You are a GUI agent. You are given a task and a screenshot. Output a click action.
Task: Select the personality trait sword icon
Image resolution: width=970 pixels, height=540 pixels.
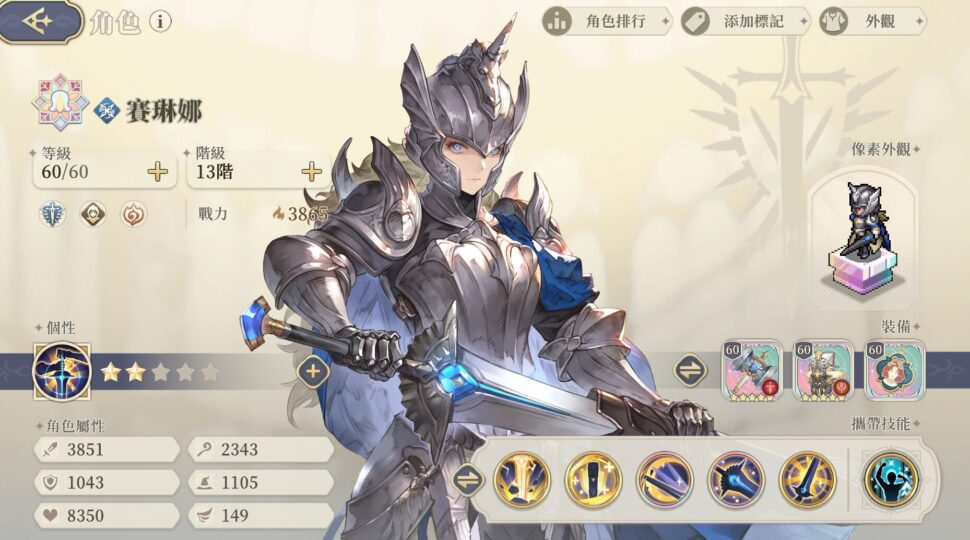point(62,371)
